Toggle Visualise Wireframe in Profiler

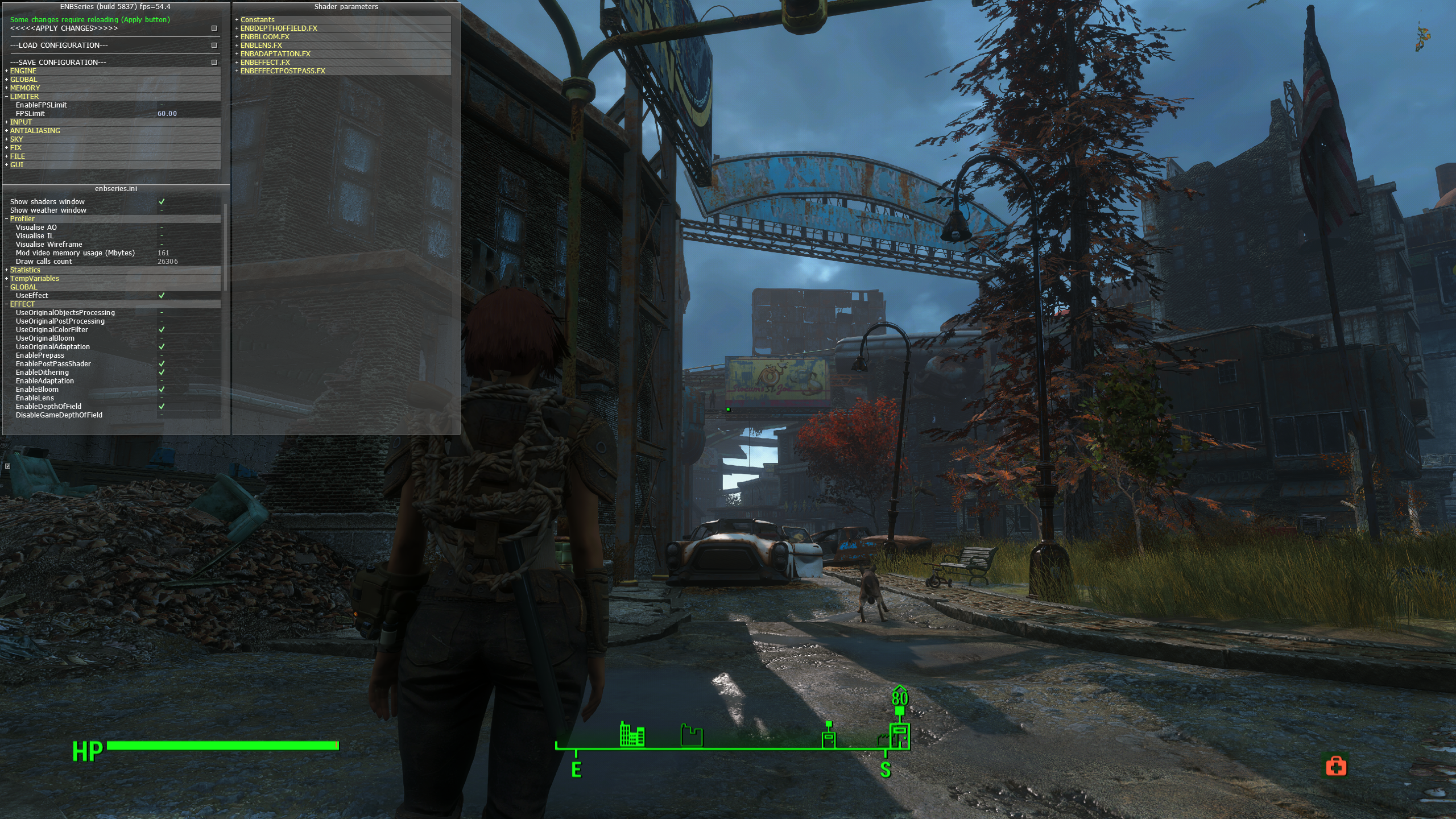[x=162, y=245]
